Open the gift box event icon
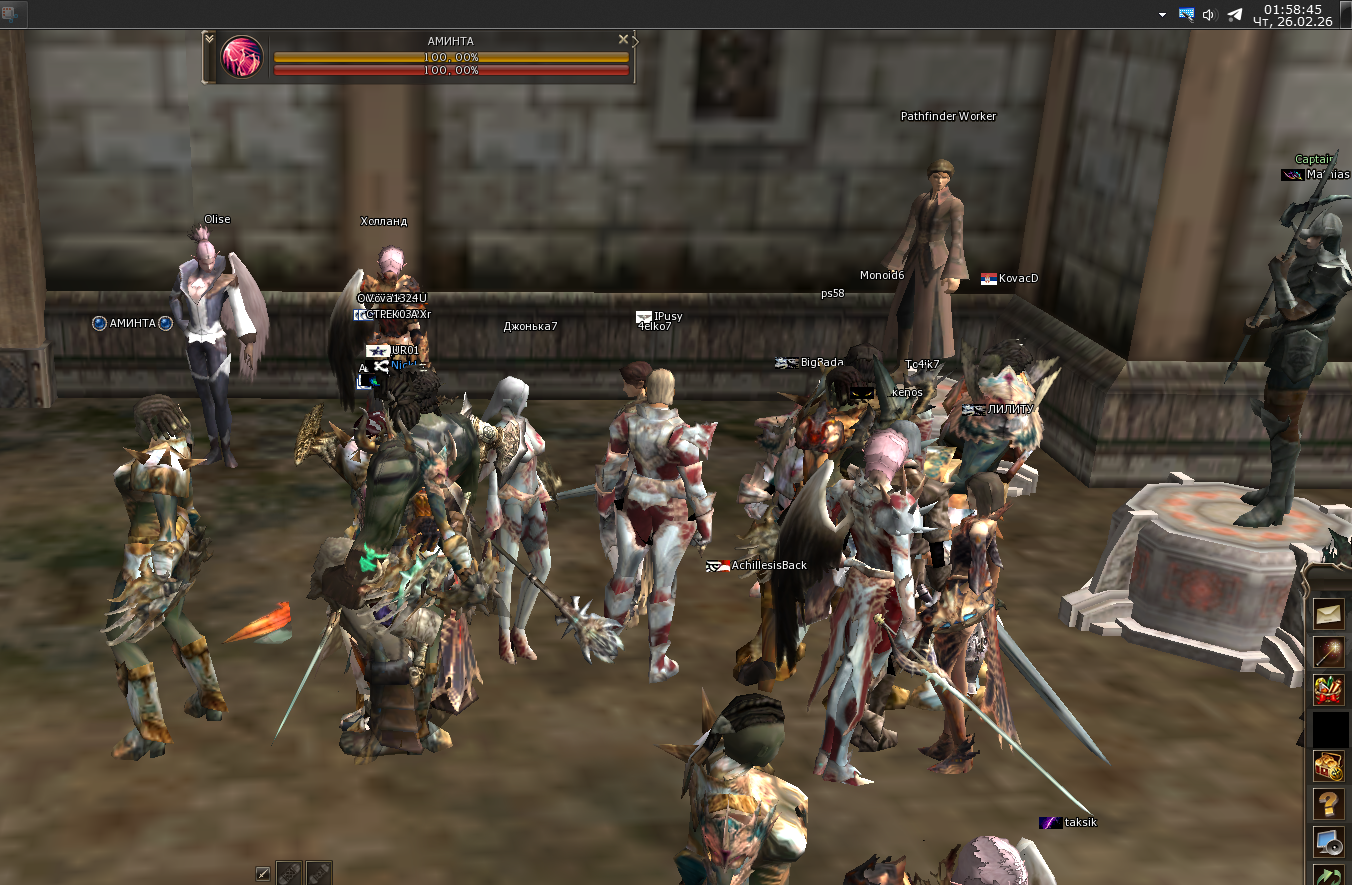 click(x=1329, y=688)
